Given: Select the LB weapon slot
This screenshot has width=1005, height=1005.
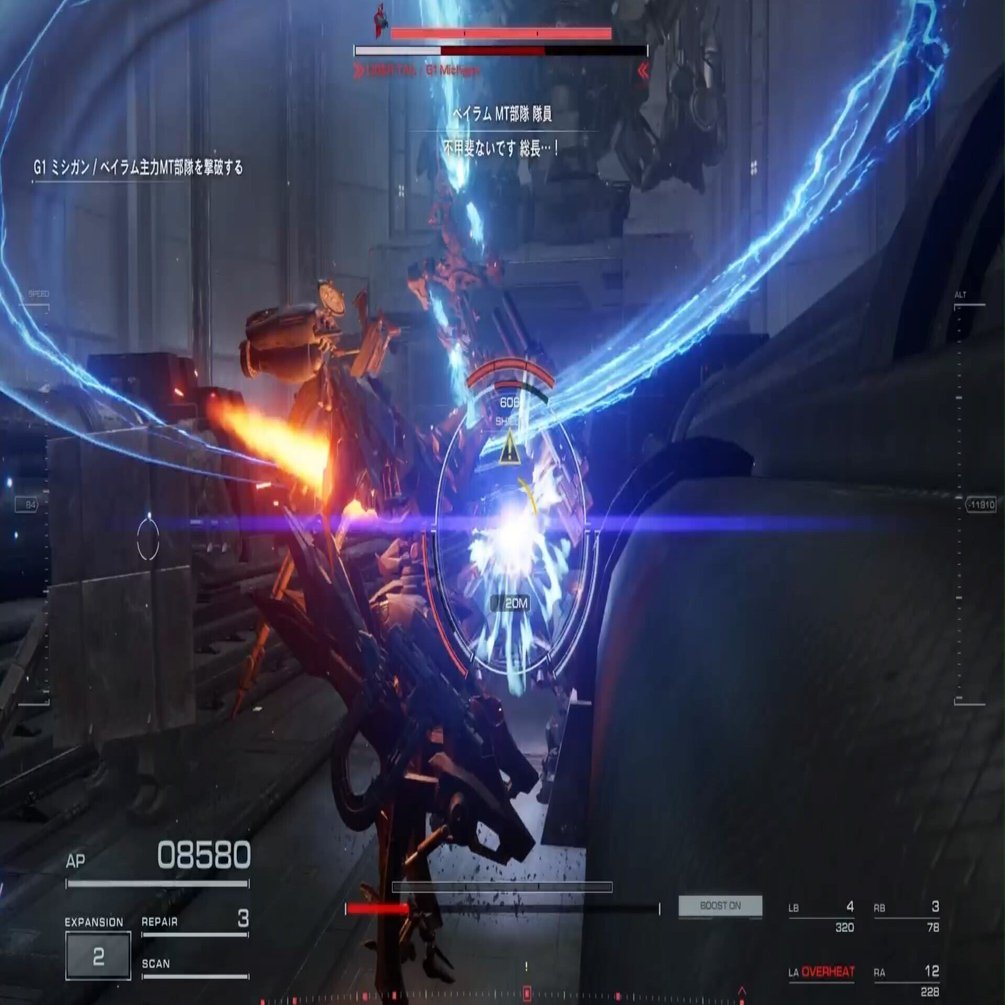Looking at the screenshot, I should coord(821,916).
